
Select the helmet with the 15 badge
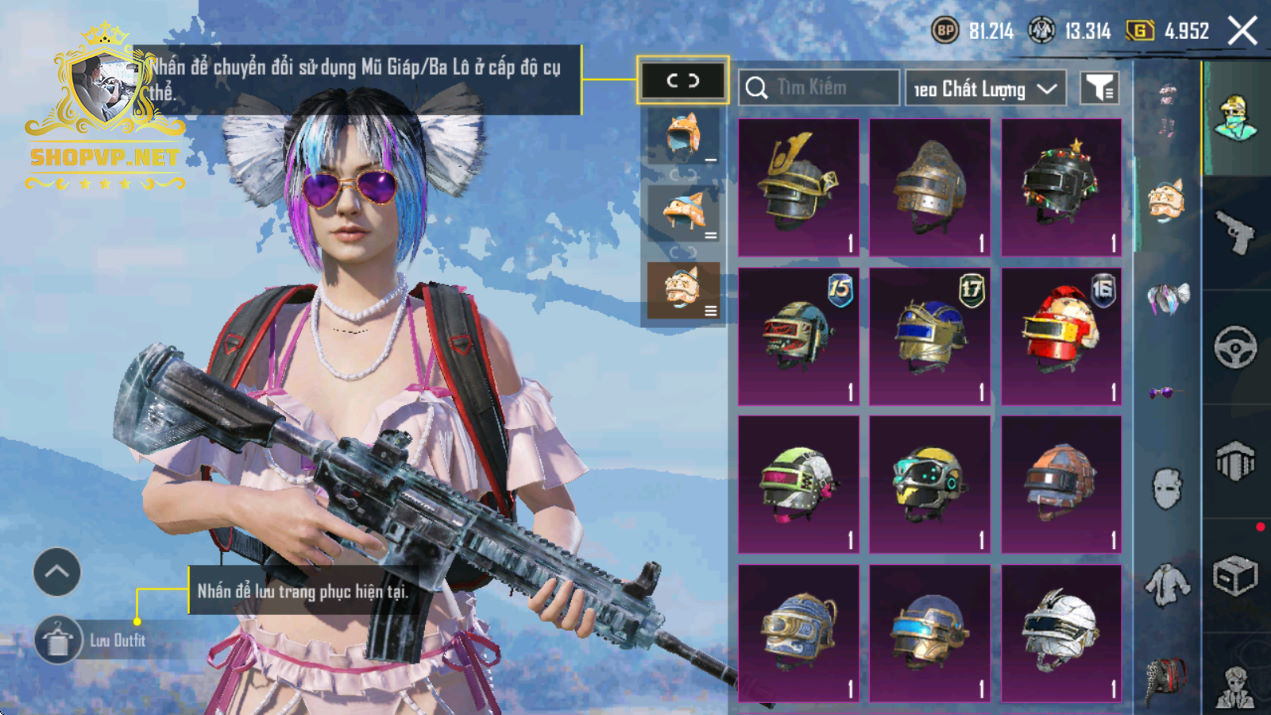(798, 336)
